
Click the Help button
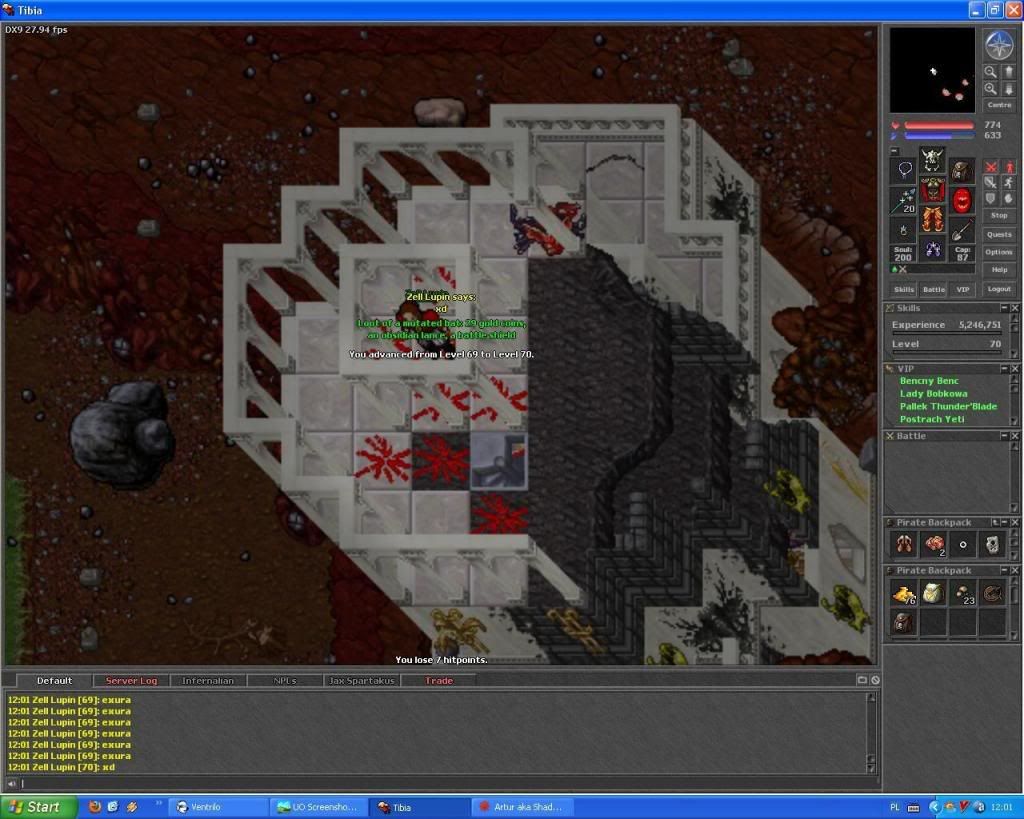[999, 270]
